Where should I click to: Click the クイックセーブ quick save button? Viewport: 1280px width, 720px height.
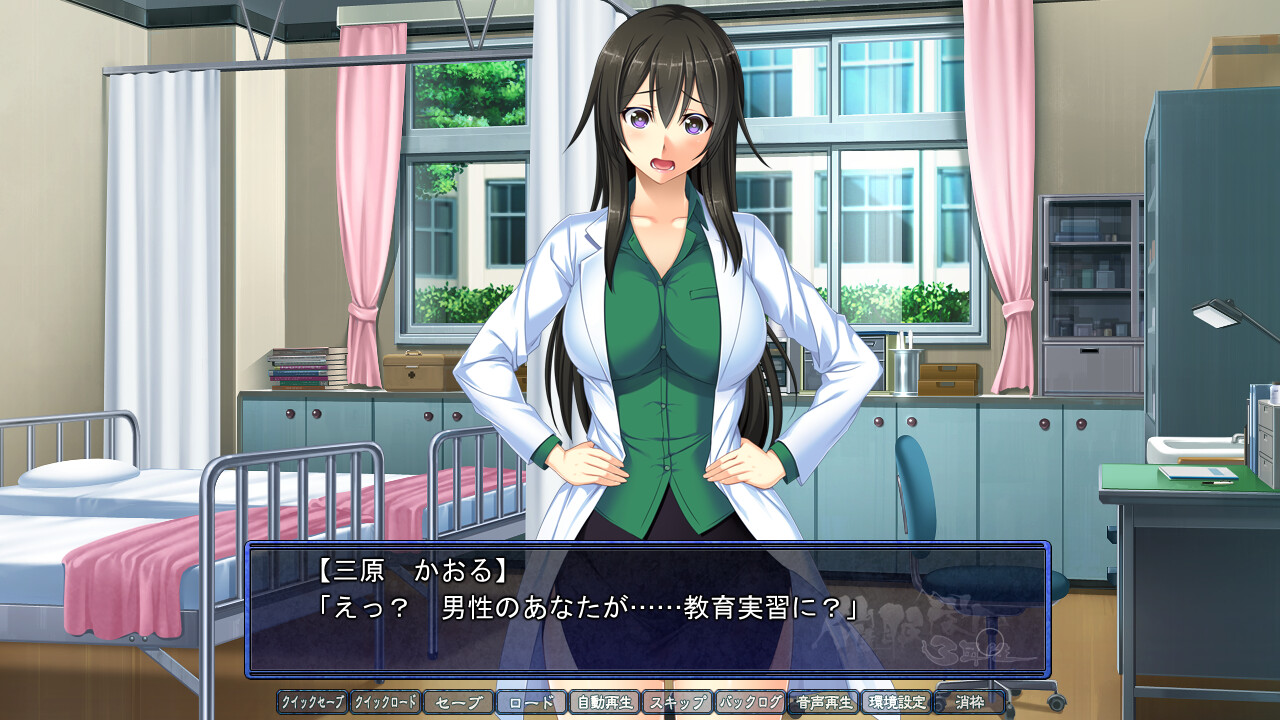[312, 702]
